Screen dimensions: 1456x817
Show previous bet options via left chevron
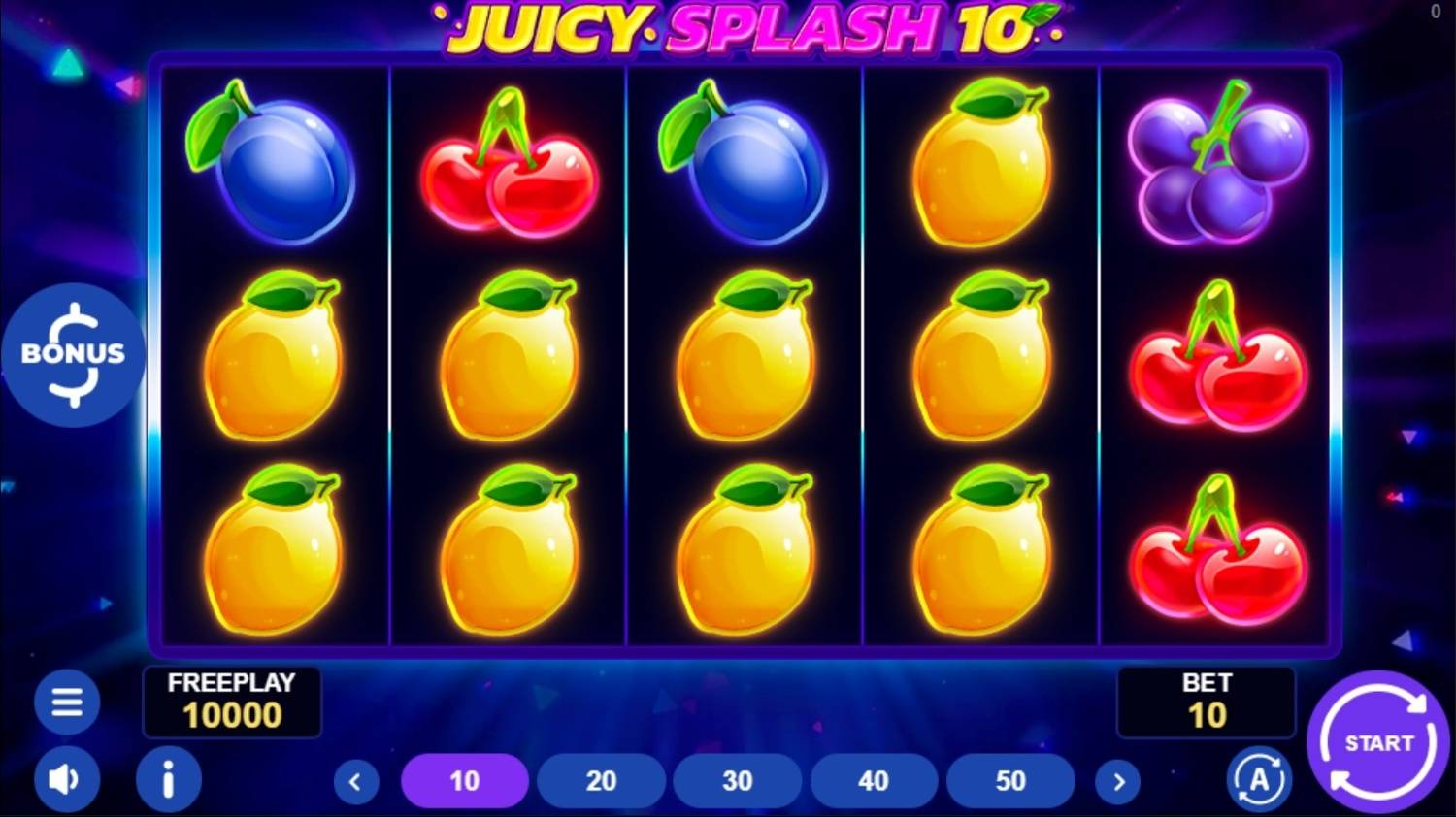coord(353,780)
